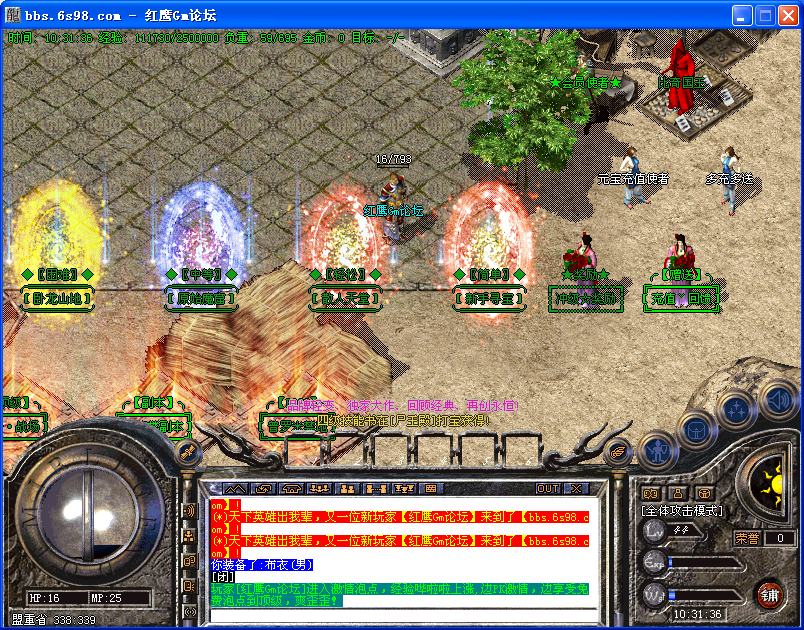Click the person icon above attack mode
This screenshot has width=804, height=630.
click(678, 493)
